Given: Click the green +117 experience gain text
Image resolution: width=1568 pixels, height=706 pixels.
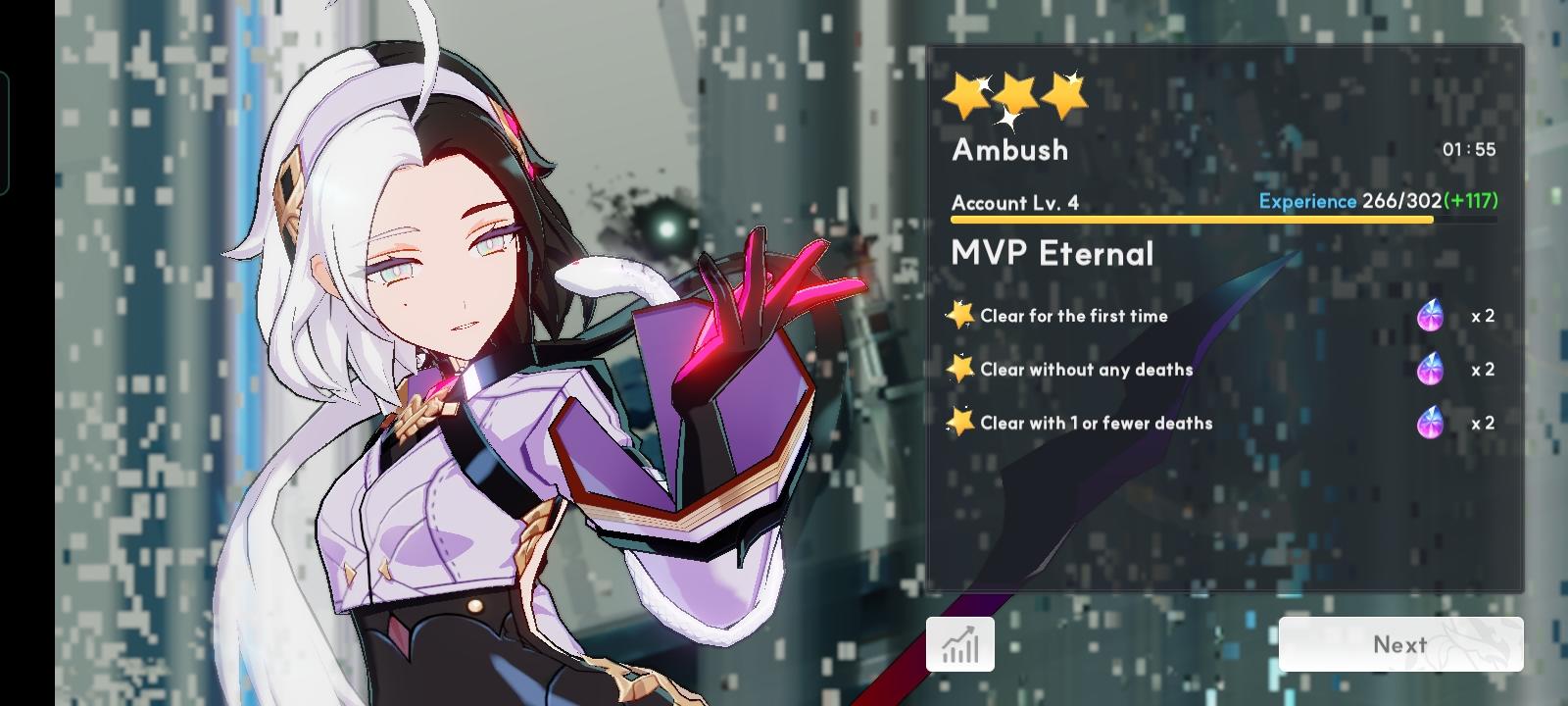Looking at the screenshot, I should click(x=1472, y=201).
